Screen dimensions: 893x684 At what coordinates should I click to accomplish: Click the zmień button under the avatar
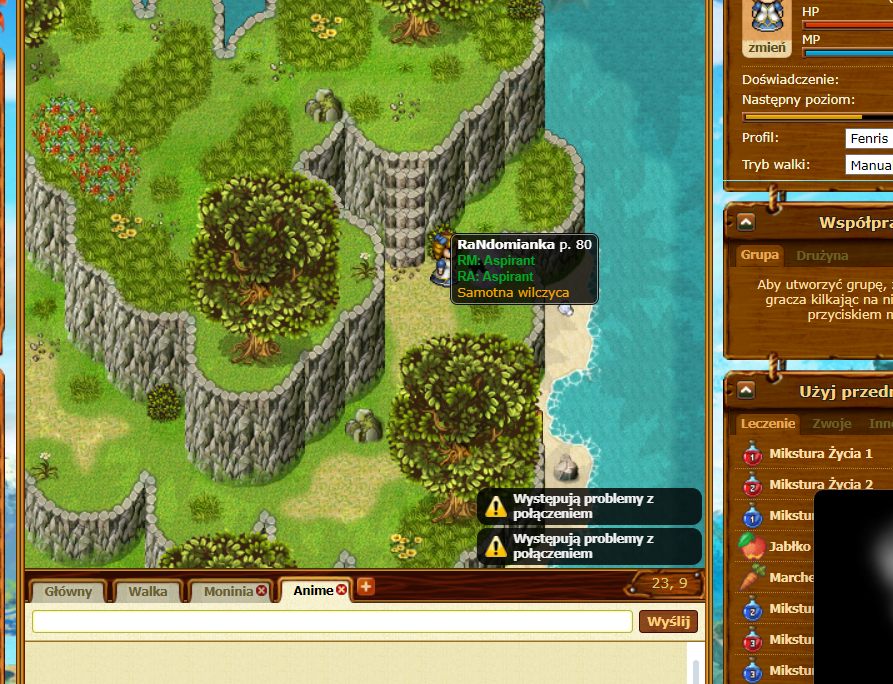tap(766, 47)
